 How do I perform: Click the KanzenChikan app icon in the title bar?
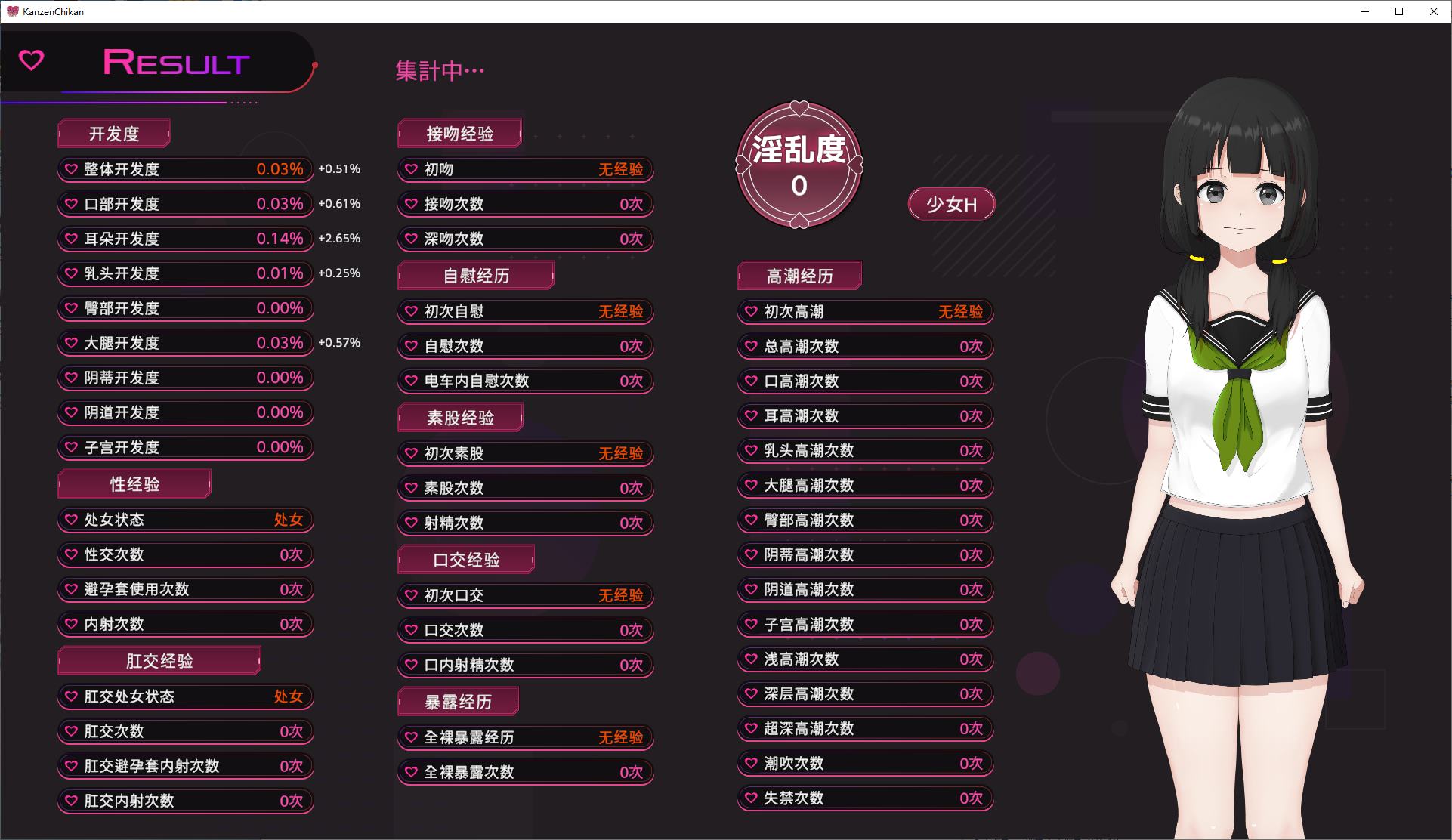[12, 11]
